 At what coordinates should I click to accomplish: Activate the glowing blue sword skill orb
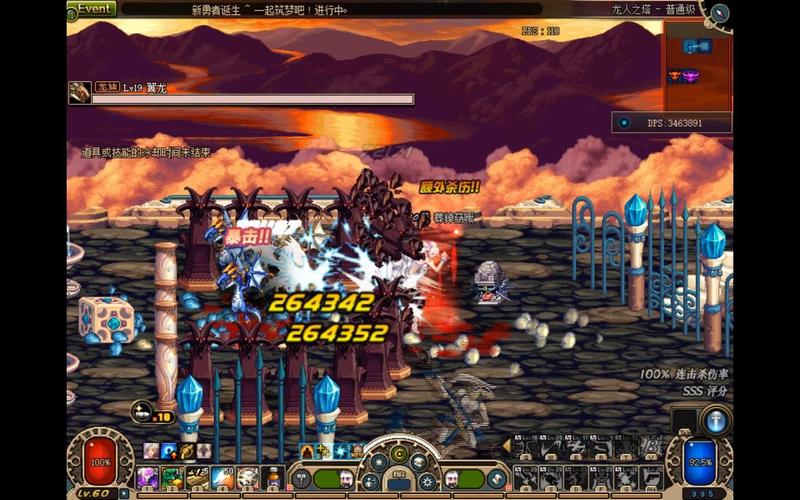pos(716,420)
